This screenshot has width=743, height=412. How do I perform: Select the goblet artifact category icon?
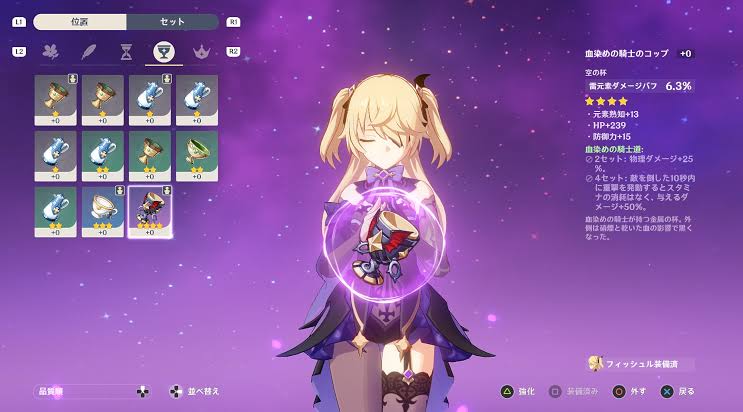pyautogui.click(x=160, y=52)
